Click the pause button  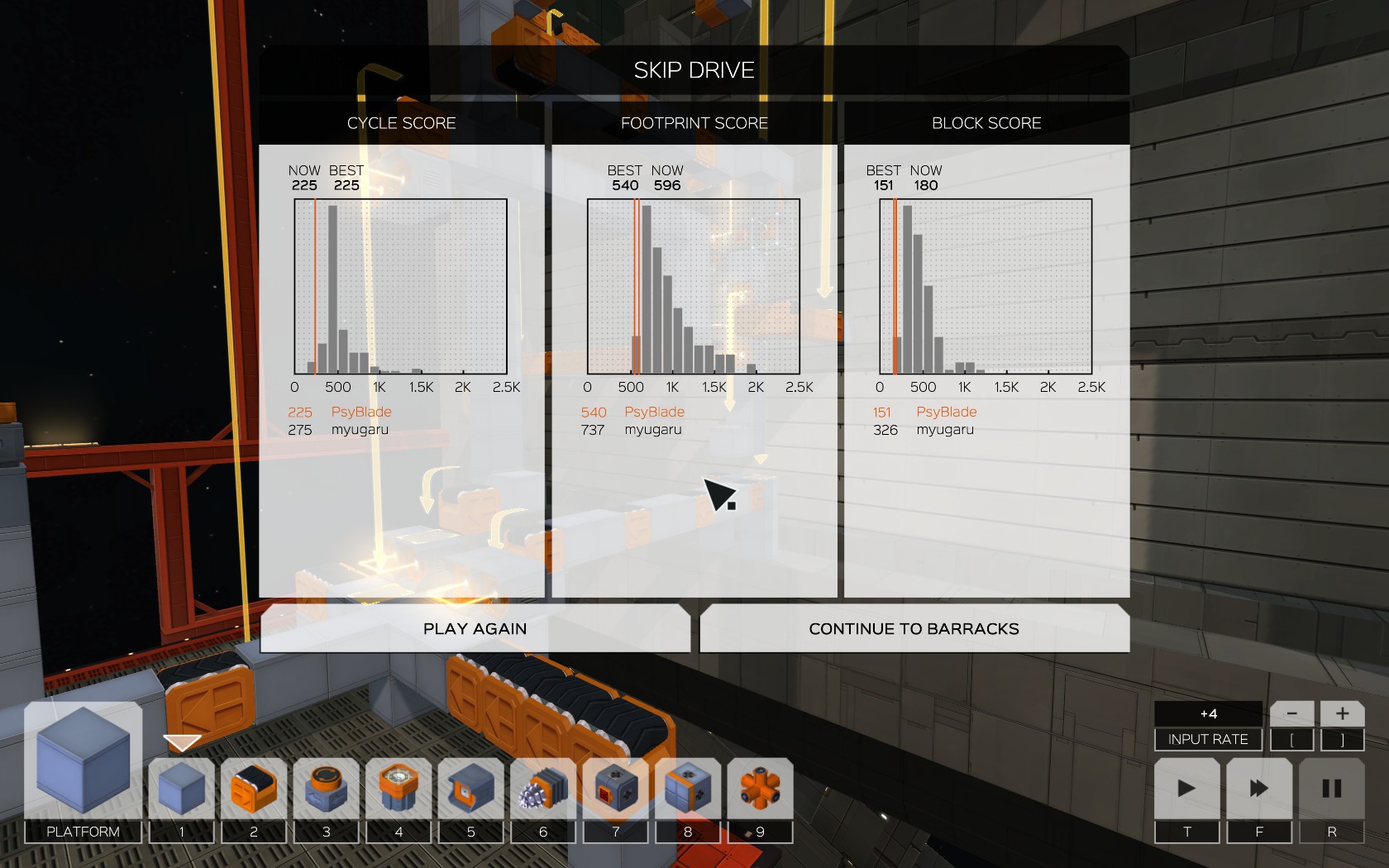pyautogui.click(x=1331, y=789)
